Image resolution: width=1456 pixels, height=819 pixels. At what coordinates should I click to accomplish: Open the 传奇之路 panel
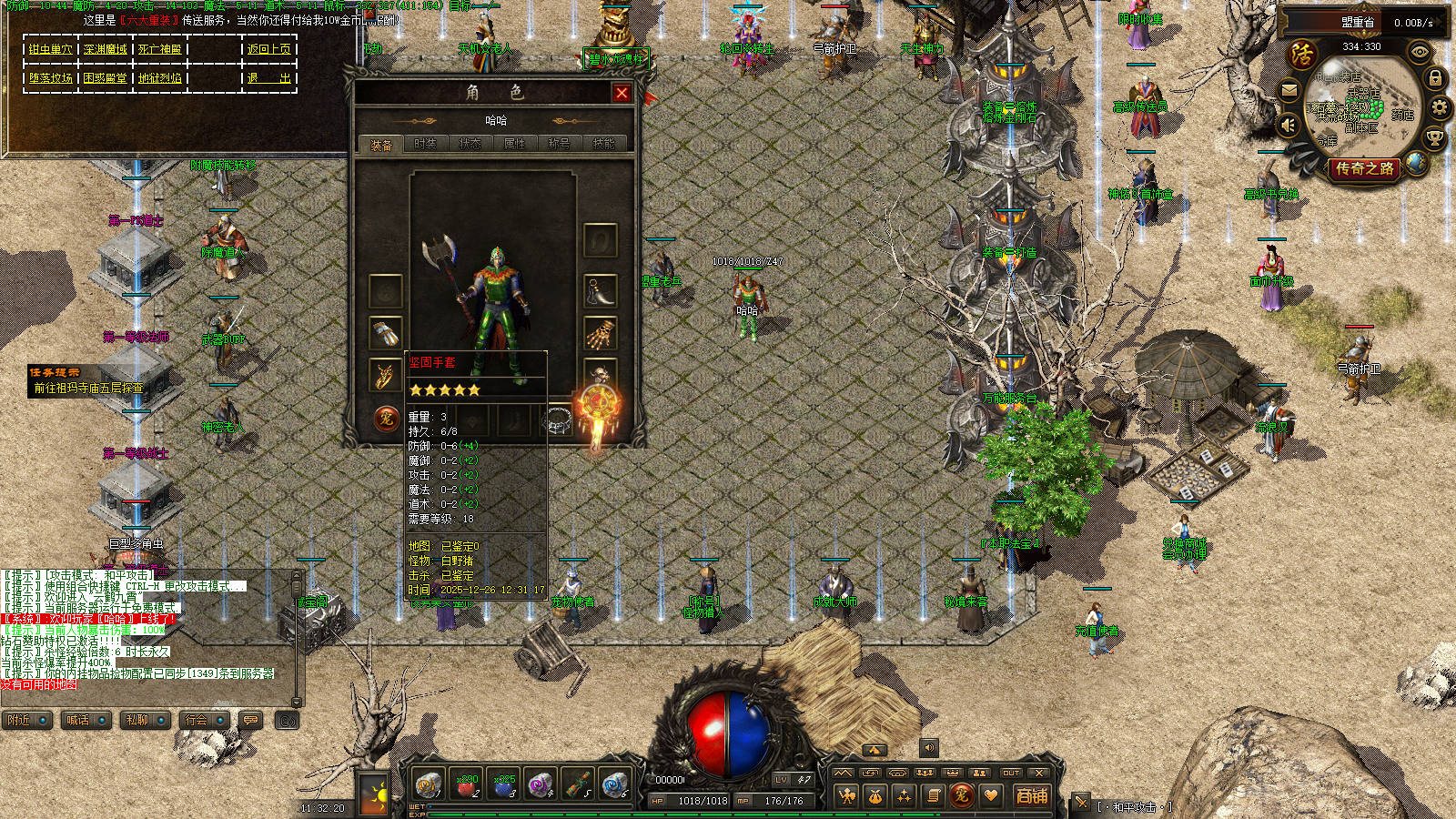click(1364, 168)
